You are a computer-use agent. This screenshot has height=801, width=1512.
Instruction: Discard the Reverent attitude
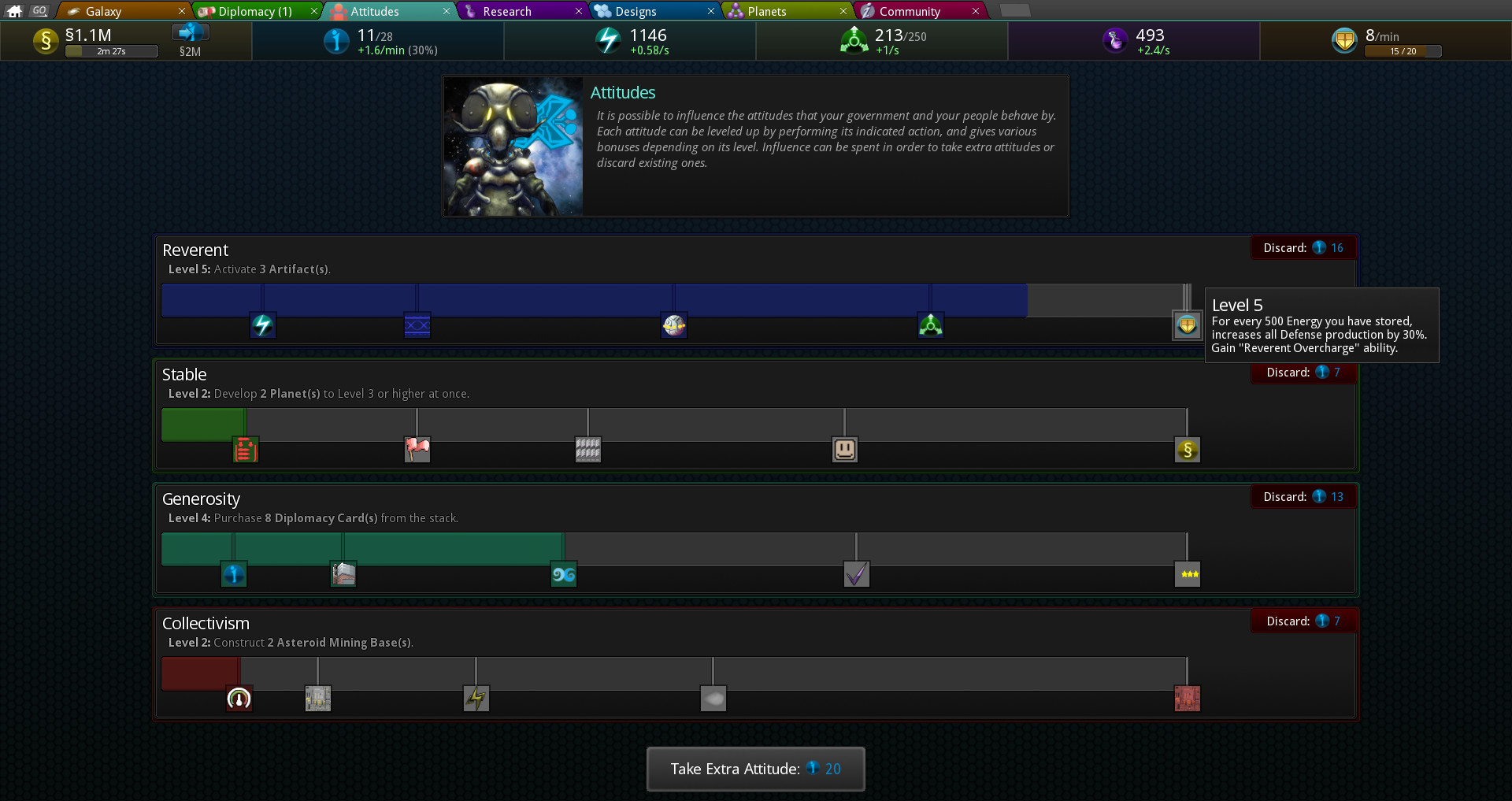point(1303,247)
